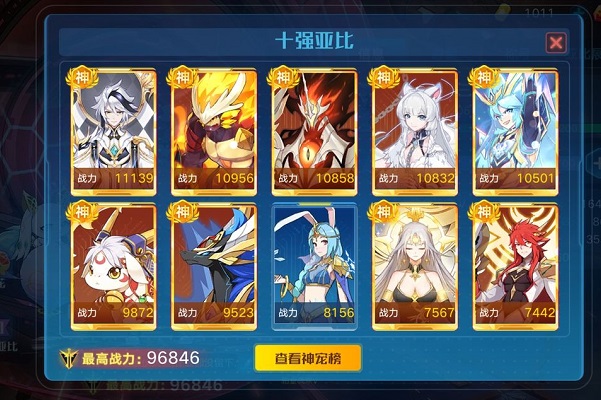Choose the blonde closed-eyes card with 7567
The height and width of the screenshot is (400, 601).
click(415, 267)
